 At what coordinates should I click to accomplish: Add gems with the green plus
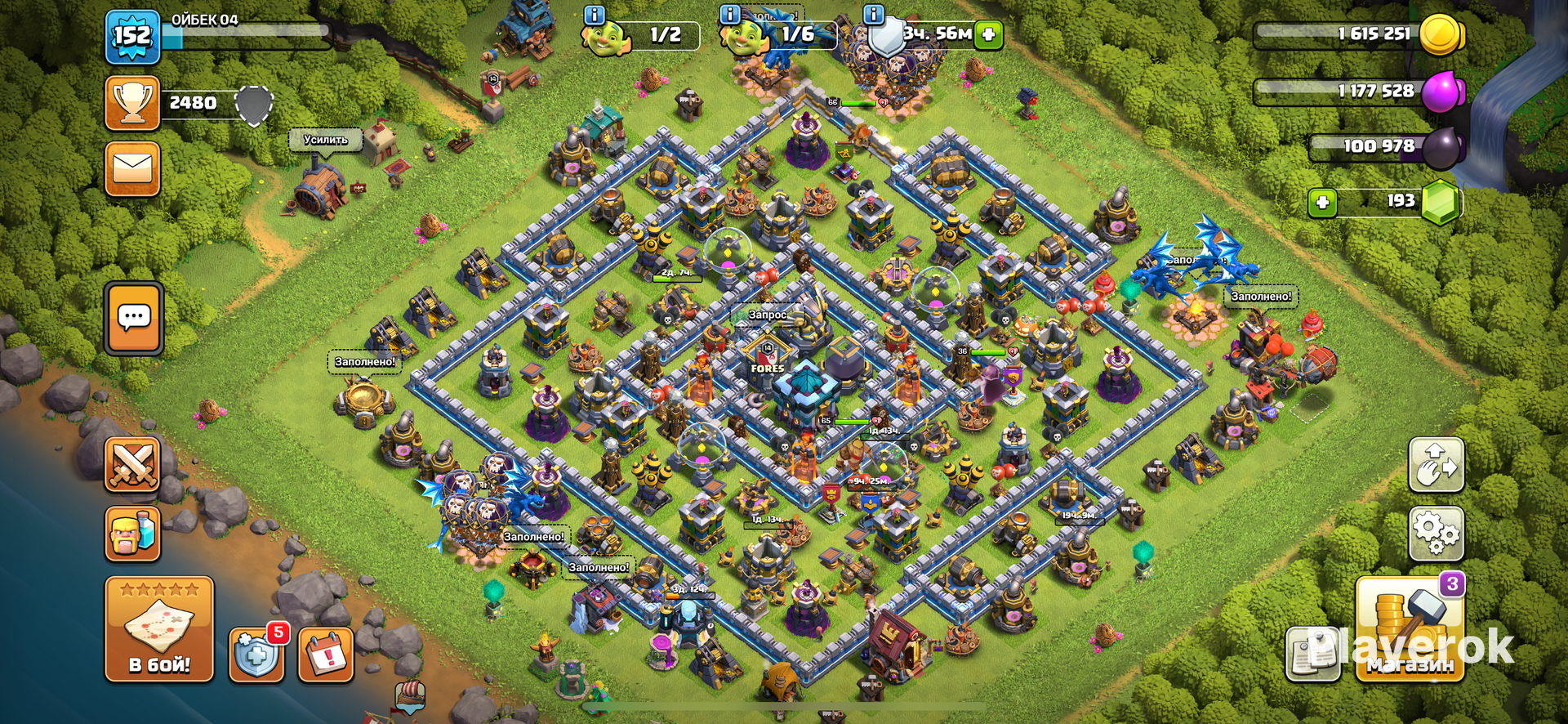(1322, 202)
